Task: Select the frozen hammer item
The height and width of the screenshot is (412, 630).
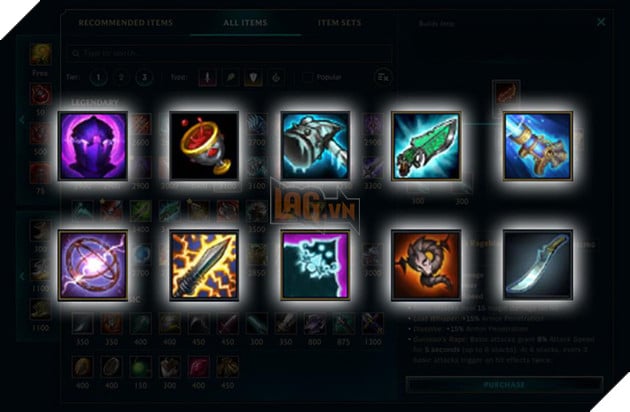Action: tap(315, 145)
